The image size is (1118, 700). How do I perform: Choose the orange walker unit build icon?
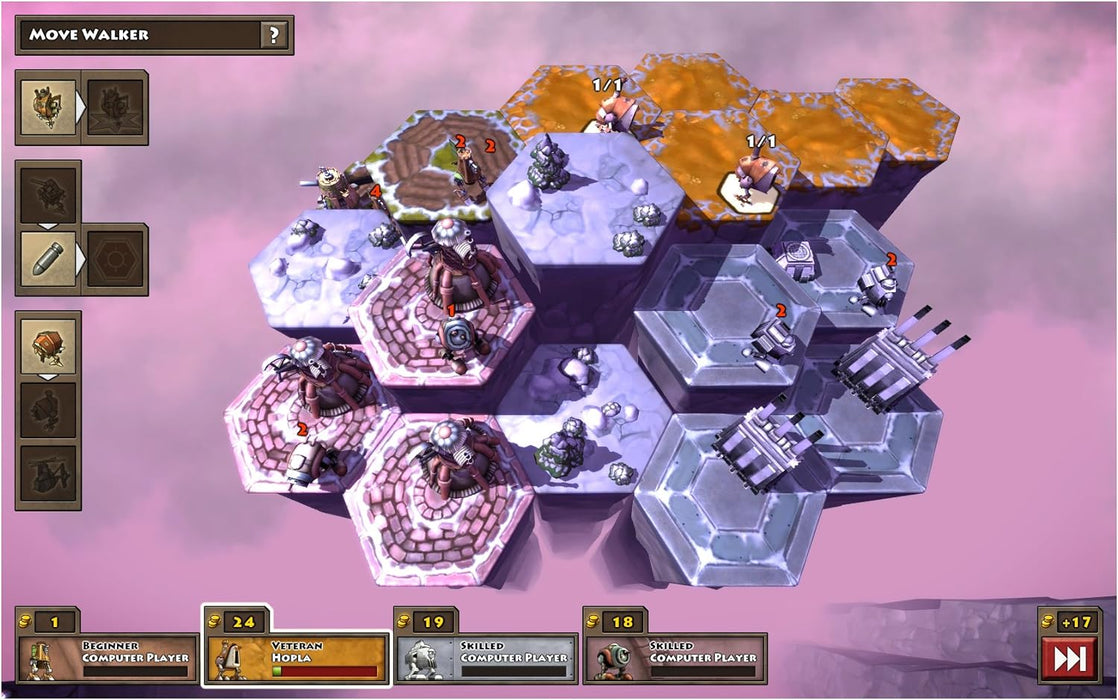(47, 344)
